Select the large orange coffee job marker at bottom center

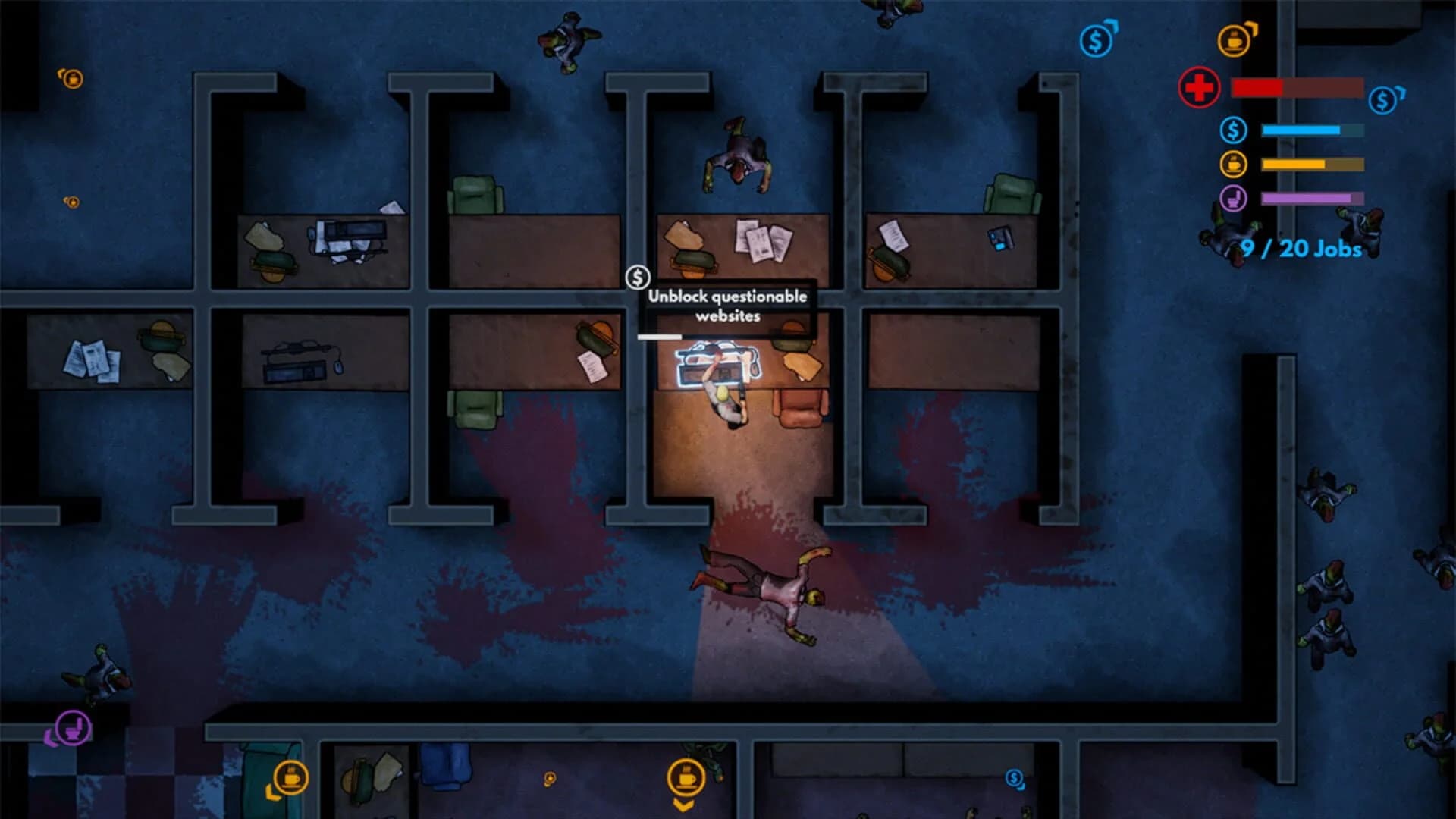click(688, 778)
